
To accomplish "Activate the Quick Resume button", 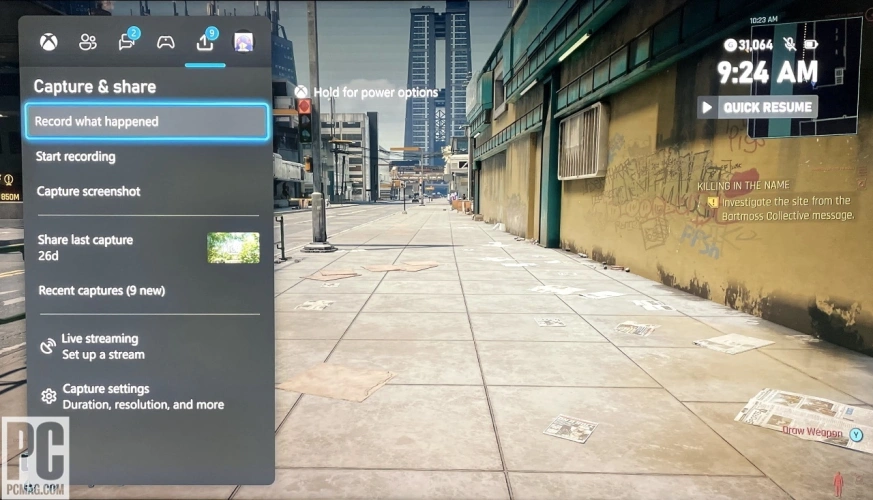I will tap(757, 107).
